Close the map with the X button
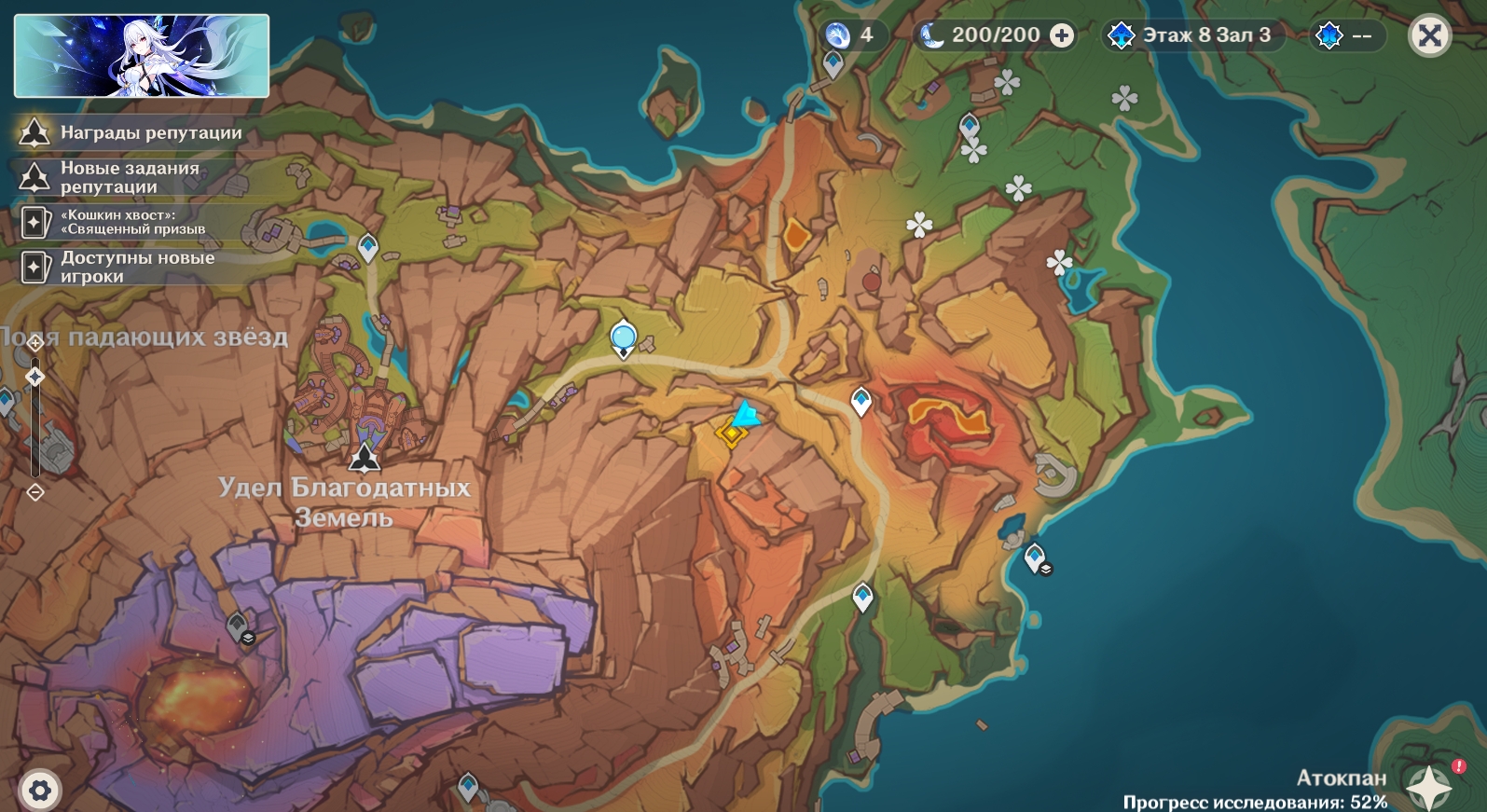 1429,36
